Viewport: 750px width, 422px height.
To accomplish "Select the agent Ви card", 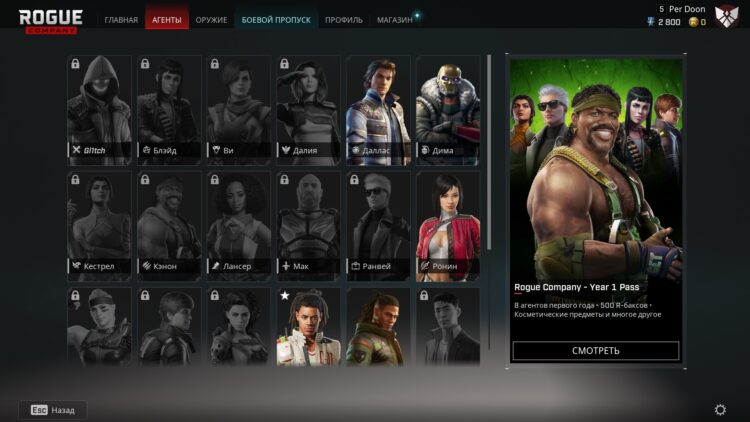I will 239,109.
